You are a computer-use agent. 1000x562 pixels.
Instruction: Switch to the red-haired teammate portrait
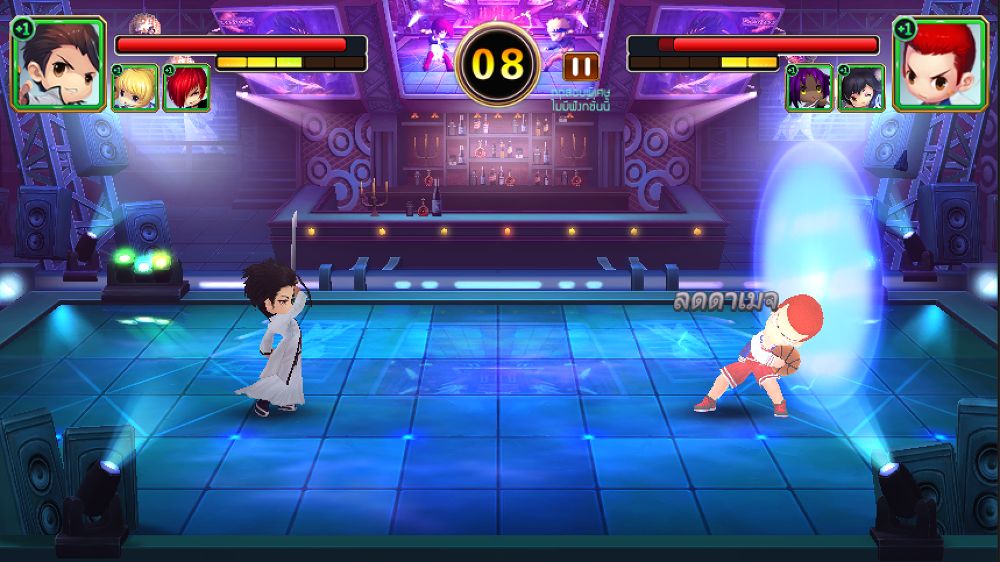point(186,88)
